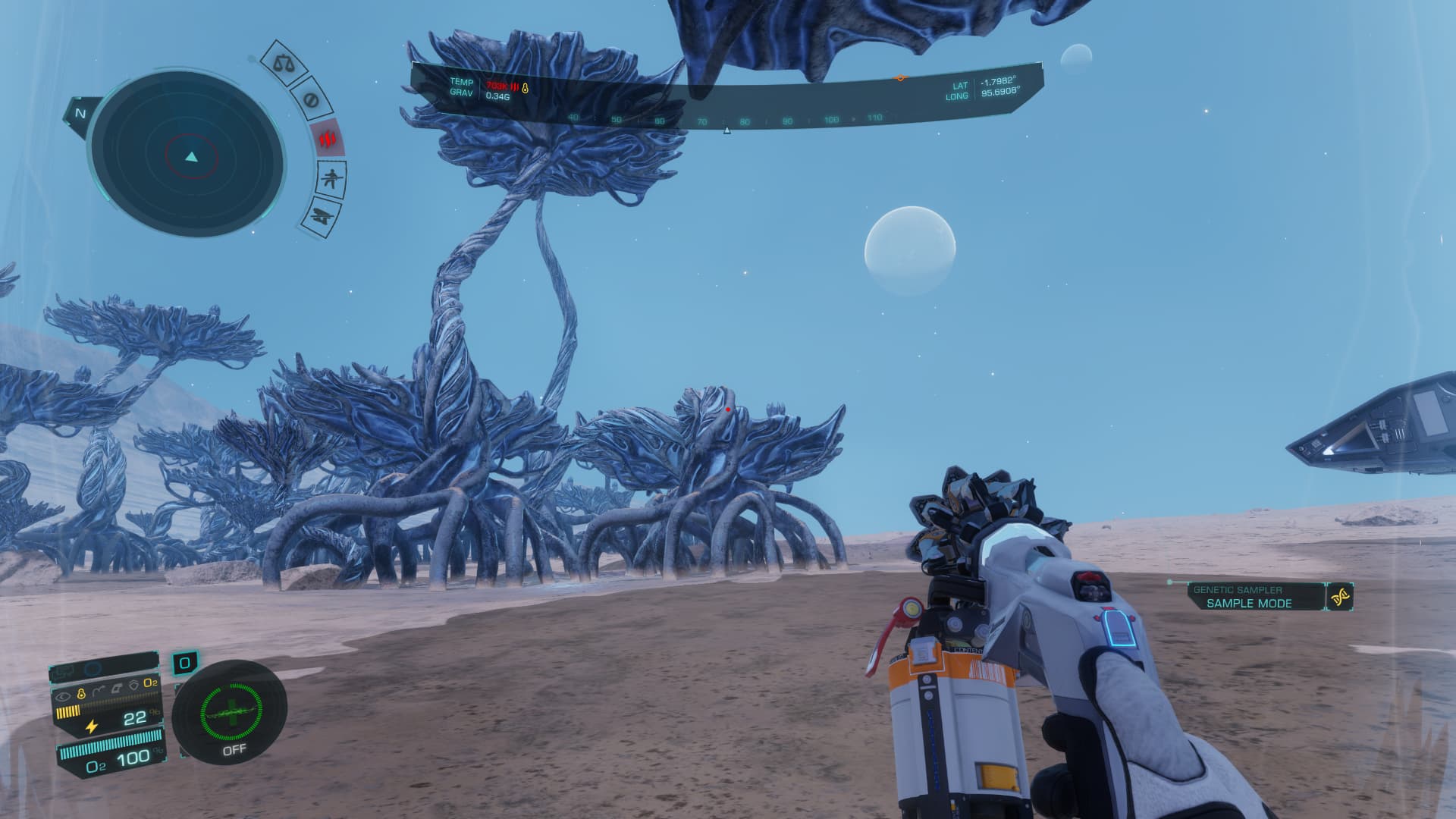Select the yellow O2 suit status icon
The image size is (1456, 819).
click(151, 682)
